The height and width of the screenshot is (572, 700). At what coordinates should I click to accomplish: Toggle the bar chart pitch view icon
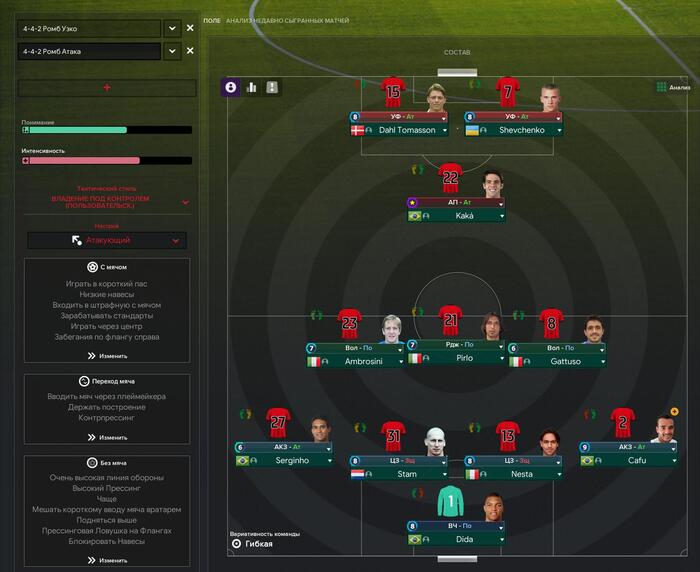tap(251, 87)
